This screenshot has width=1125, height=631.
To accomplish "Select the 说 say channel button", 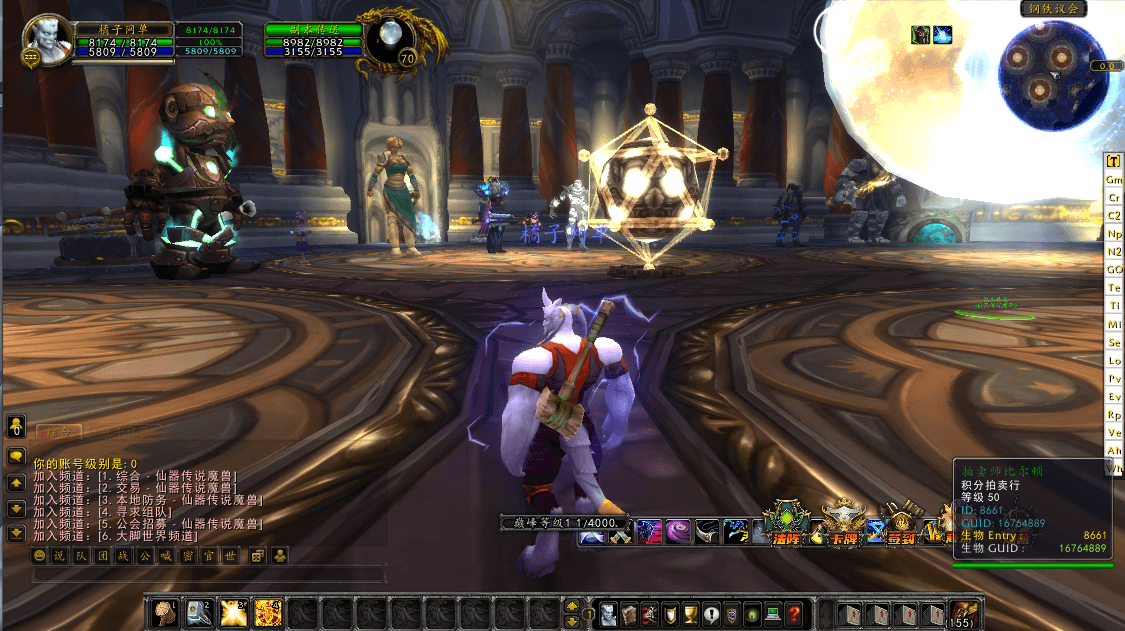I will click(59, 555).
